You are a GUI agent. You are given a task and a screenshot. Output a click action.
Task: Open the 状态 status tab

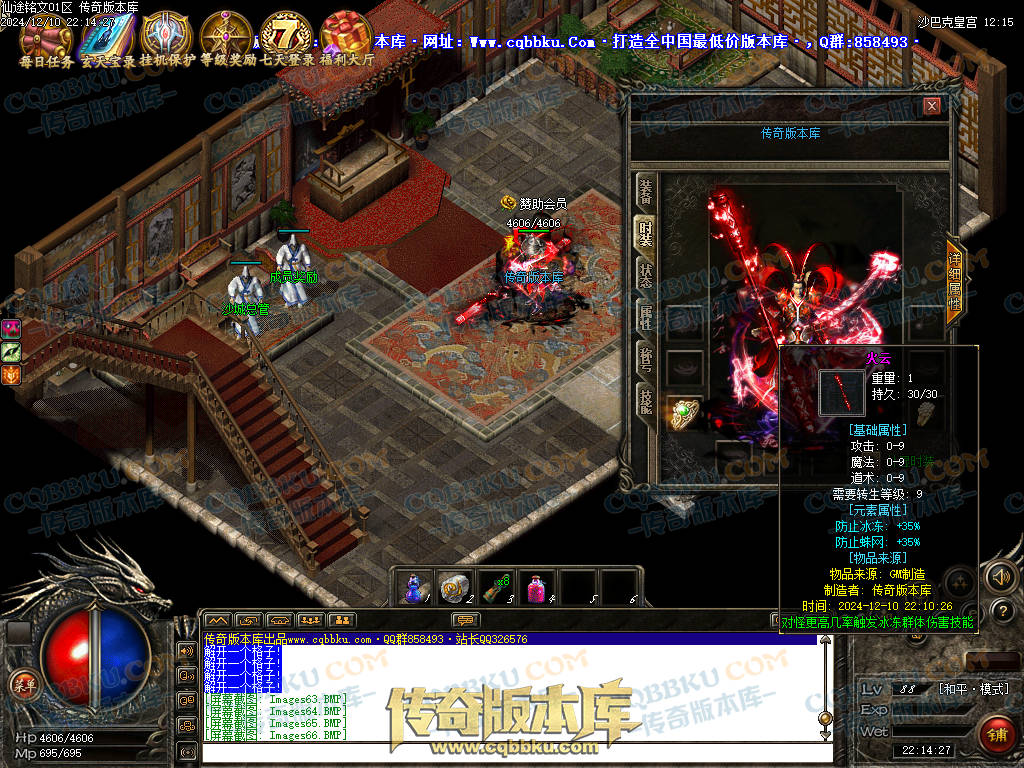point(645,274)
